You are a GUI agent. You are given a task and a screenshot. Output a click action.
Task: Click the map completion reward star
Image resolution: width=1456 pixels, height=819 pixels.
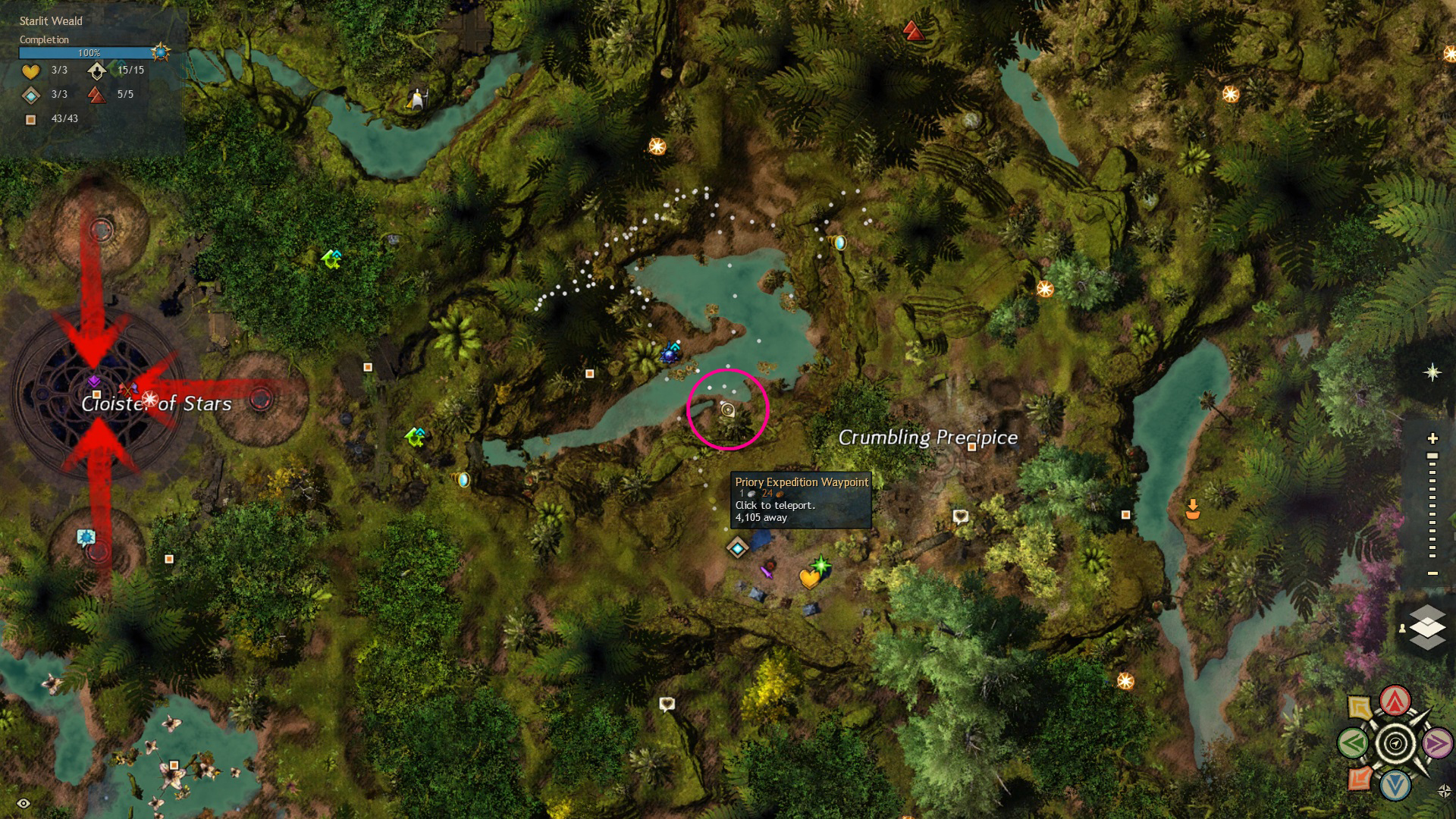pyautogui.click(x=160, y=52)
